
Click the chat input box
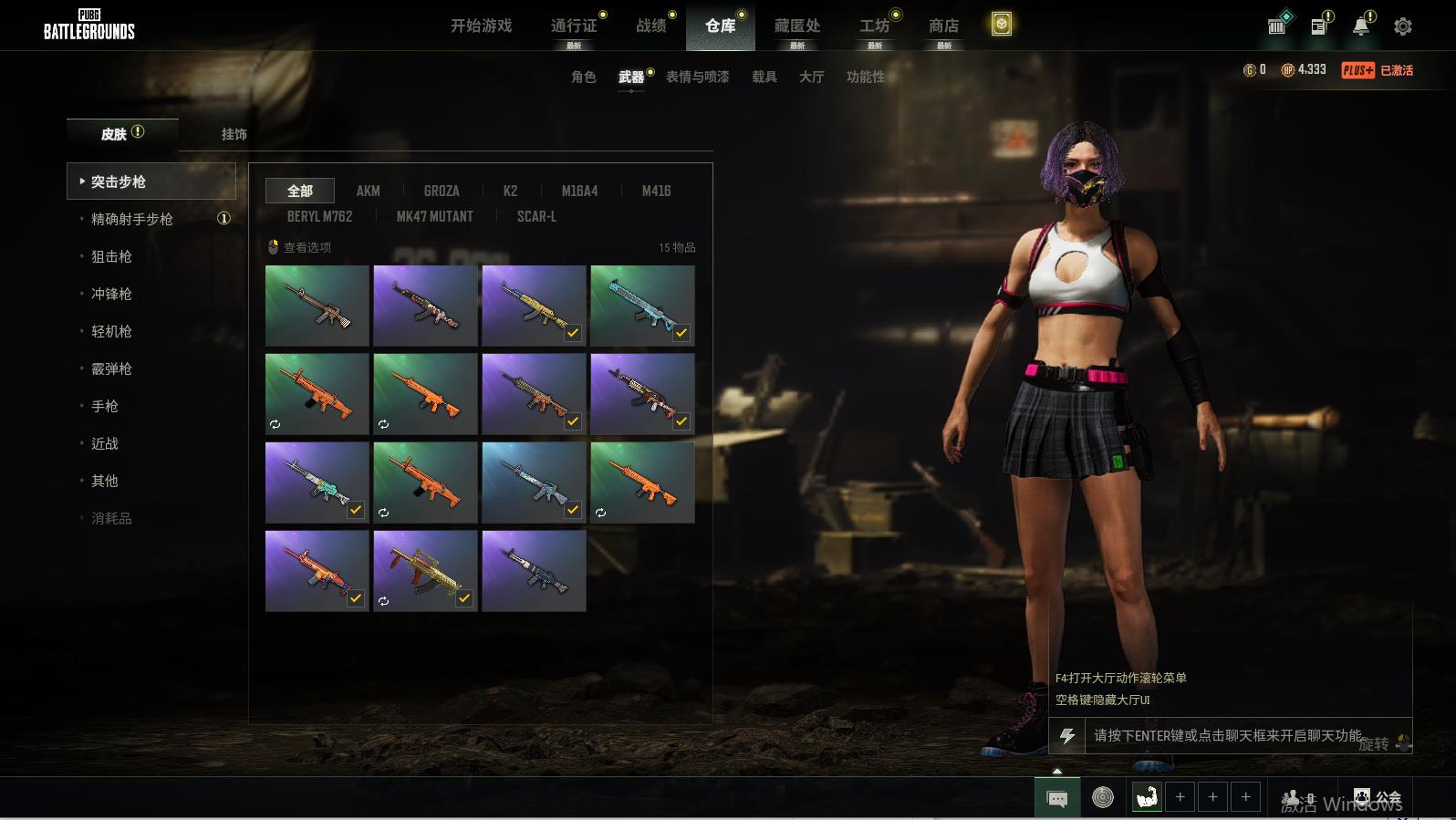1227,735
